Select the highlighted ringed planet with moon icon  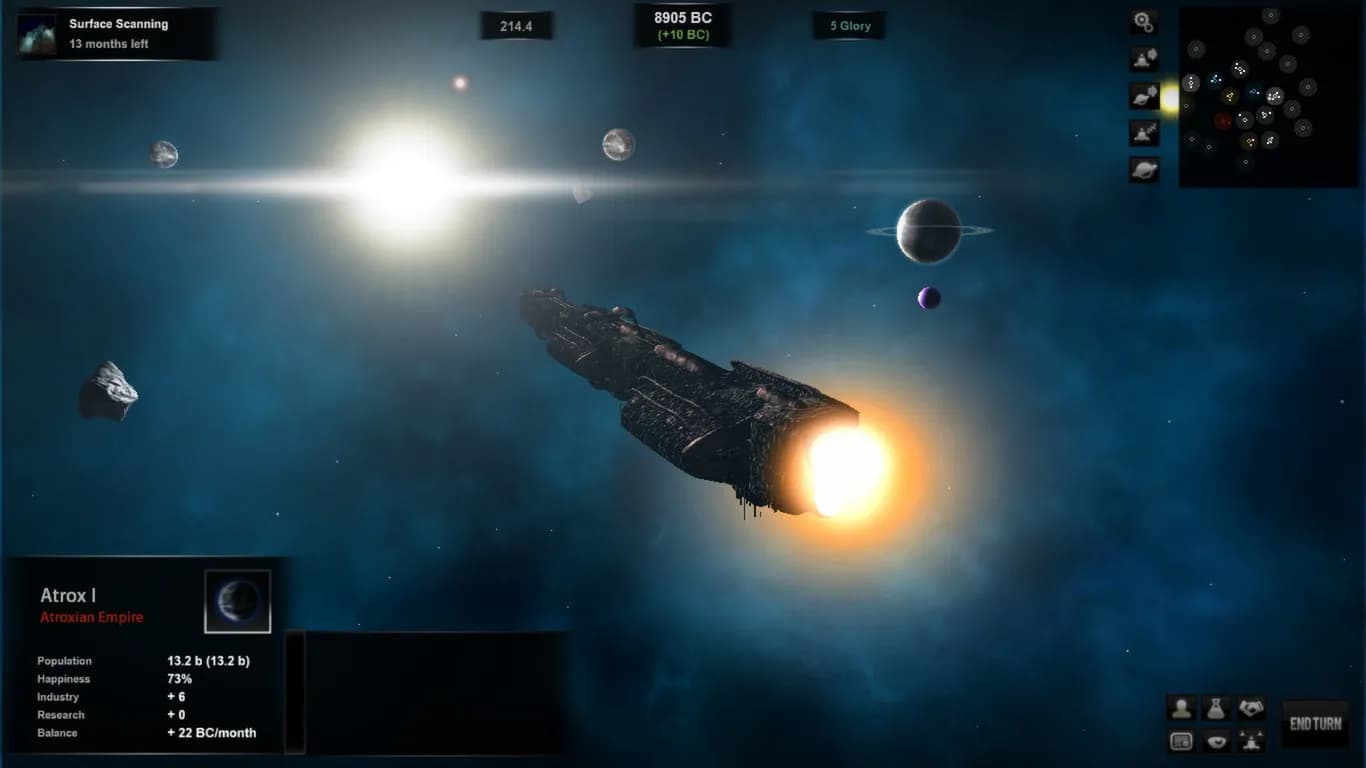pos(1144,96)
